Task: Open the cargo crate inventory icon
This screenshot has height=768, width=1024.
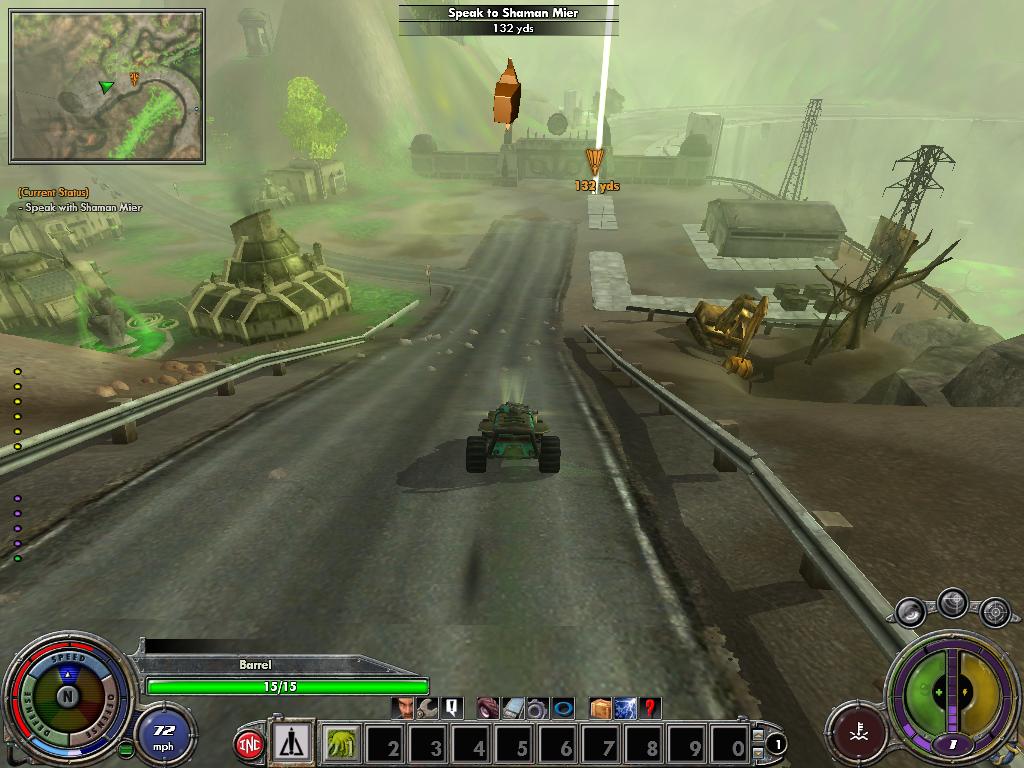Action: tap(600, 708)
